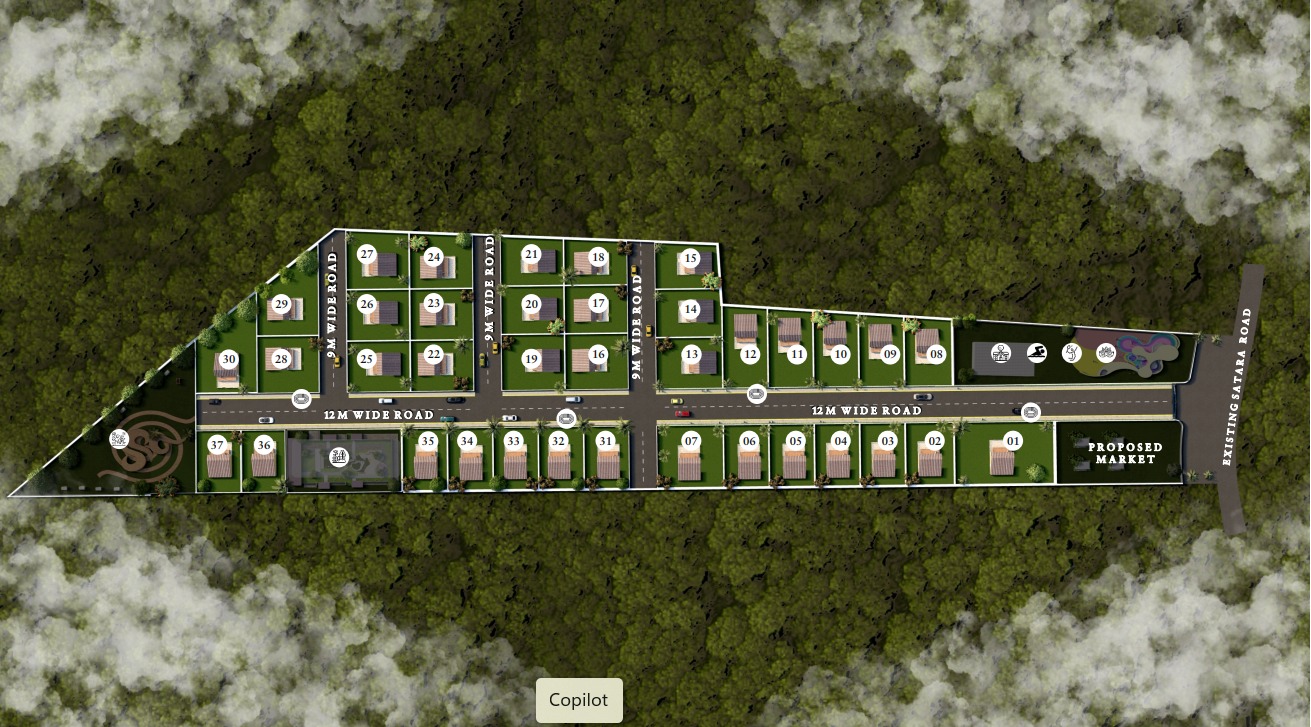
Task: Choose plot 12 marker
Action: point(750,353)
